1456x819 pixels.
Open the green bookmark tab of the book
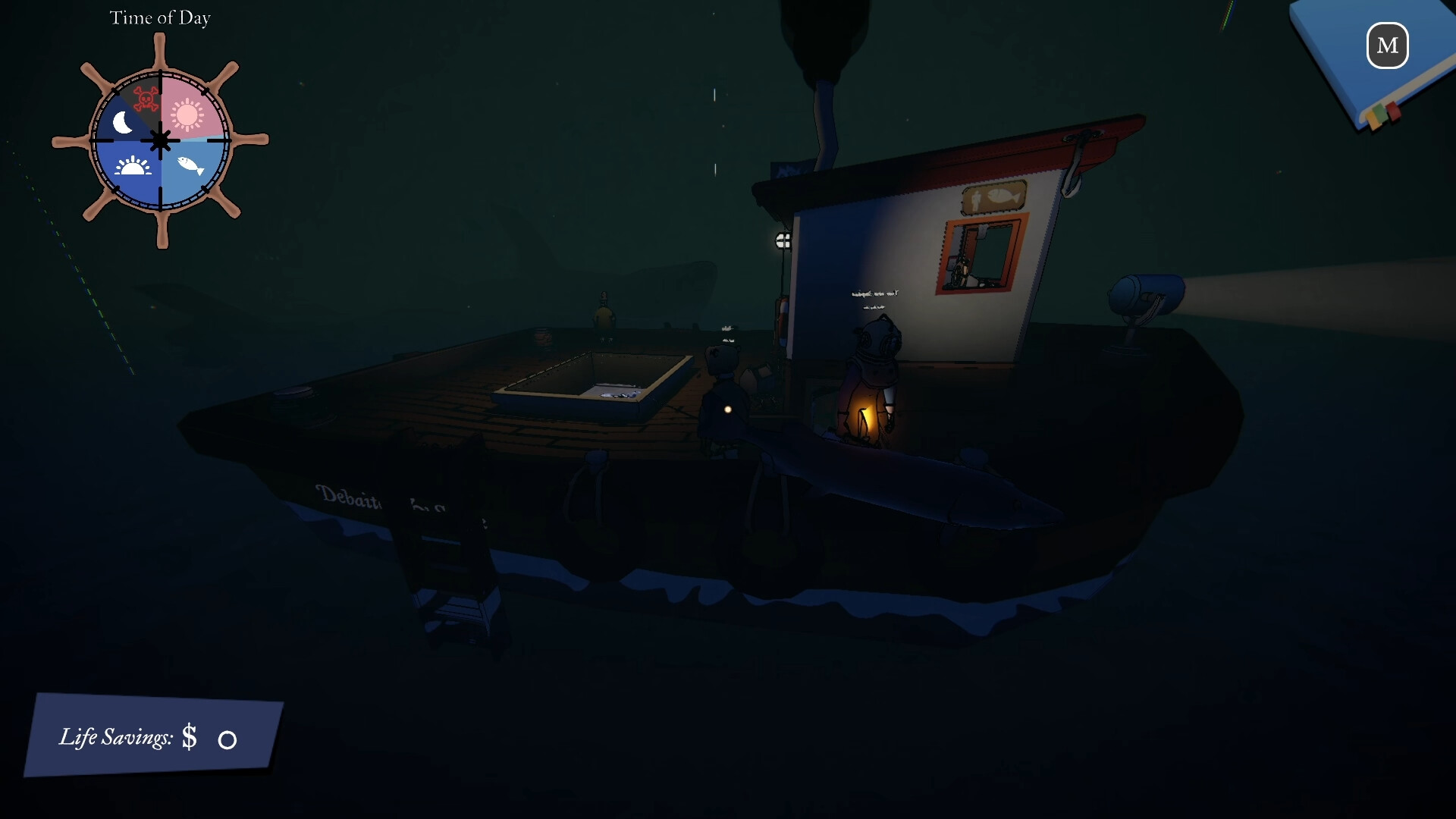pos(1380,113)
